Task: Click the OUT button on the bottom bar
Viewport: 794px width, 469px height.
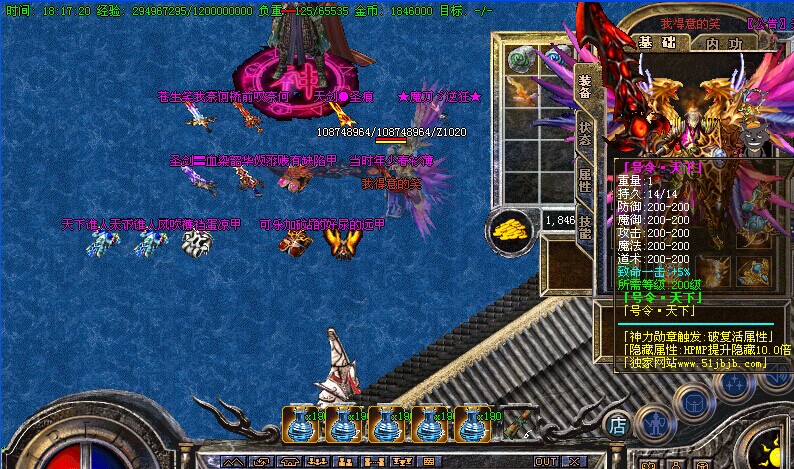Action: coord(545,462)
